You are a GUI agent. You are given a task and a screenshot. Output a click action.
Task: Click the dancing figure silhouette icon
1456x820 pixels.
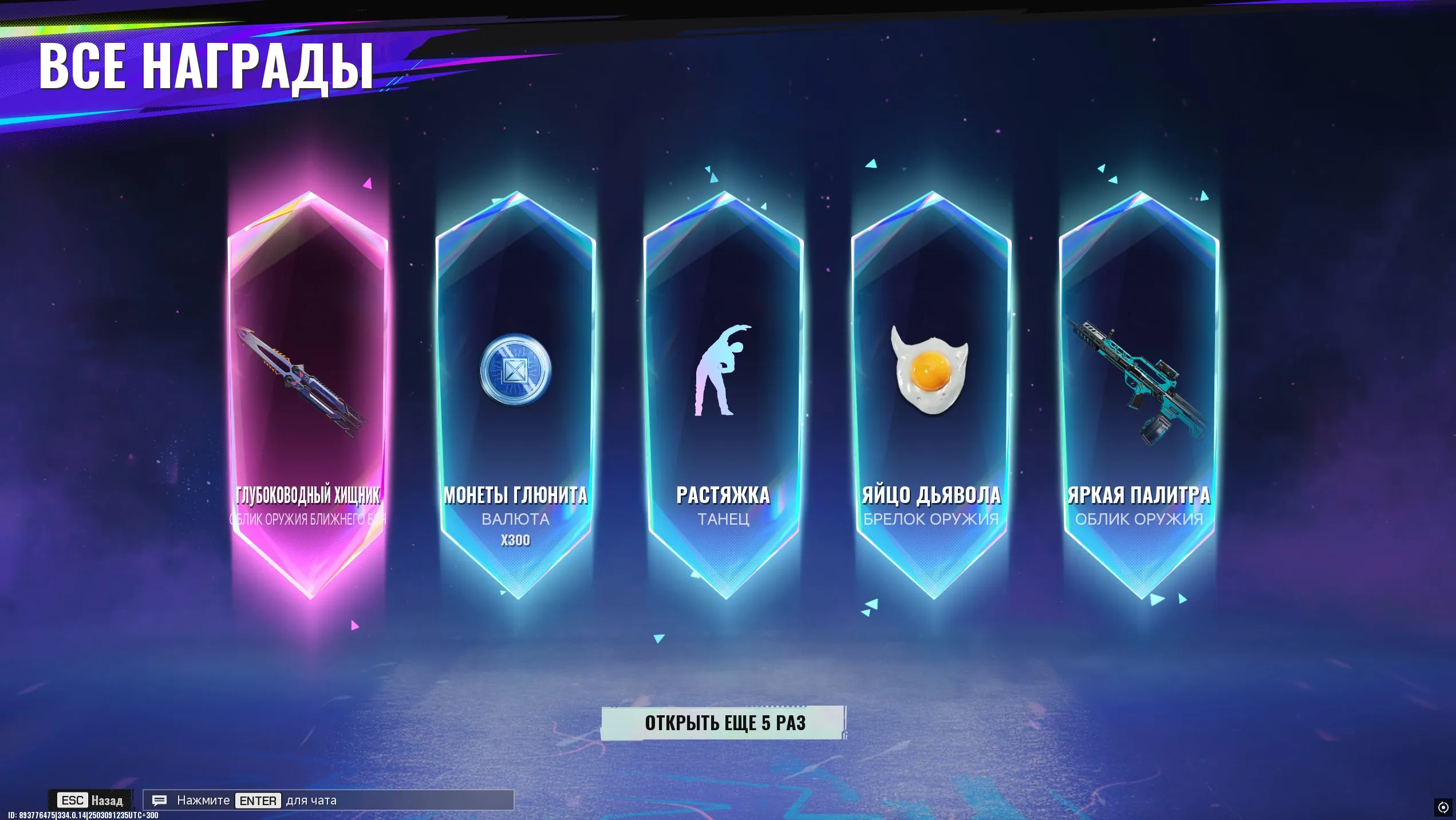(x=723, y=372)
